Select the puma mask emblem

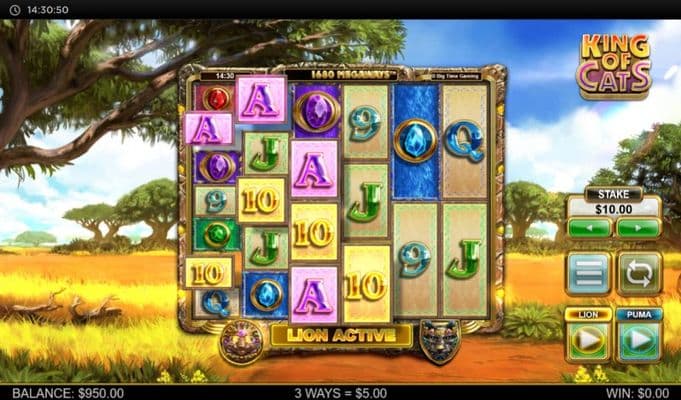440,340
